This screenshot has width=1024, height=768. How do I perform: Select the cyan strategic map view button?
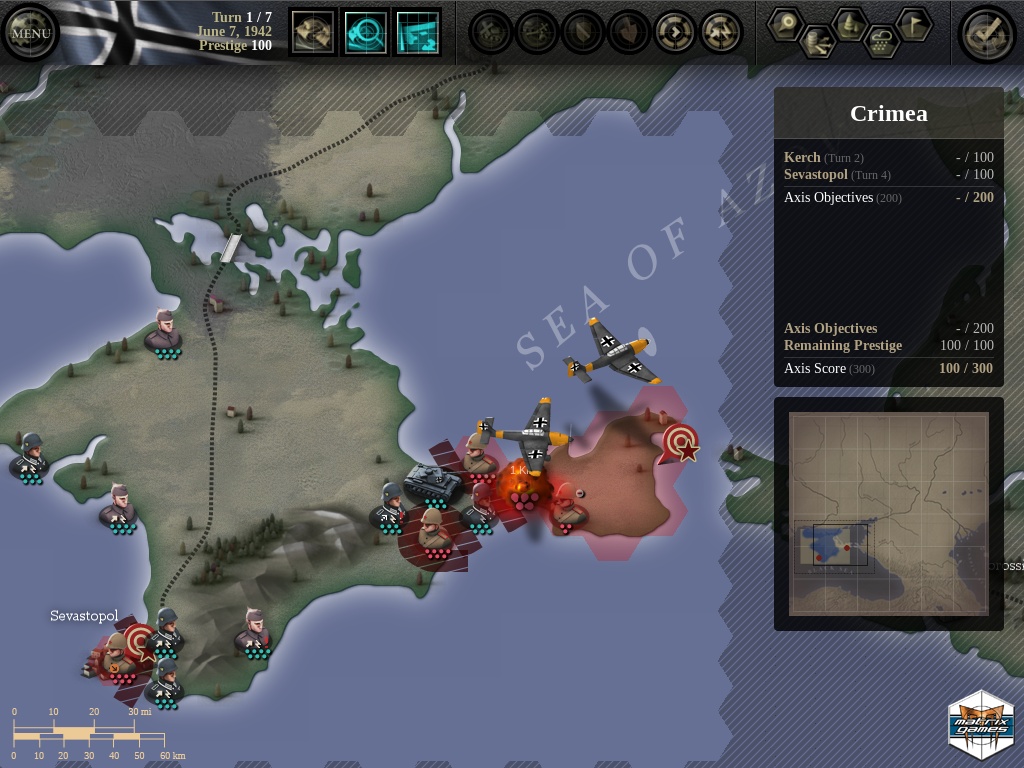coord(418,32)
